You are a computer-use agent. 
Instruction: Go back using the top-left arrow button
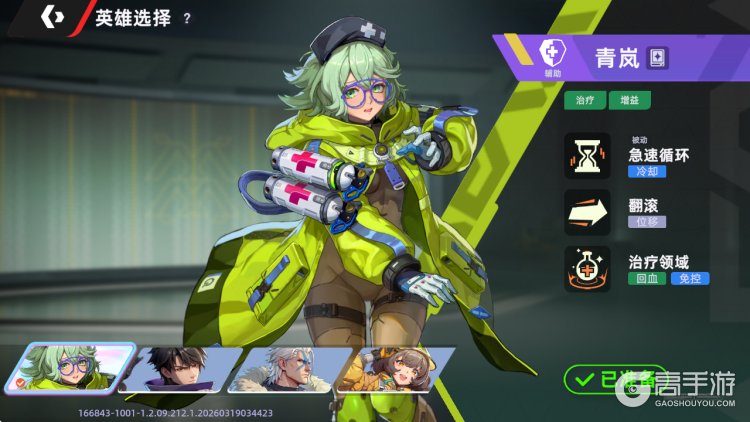pos(52,18)
